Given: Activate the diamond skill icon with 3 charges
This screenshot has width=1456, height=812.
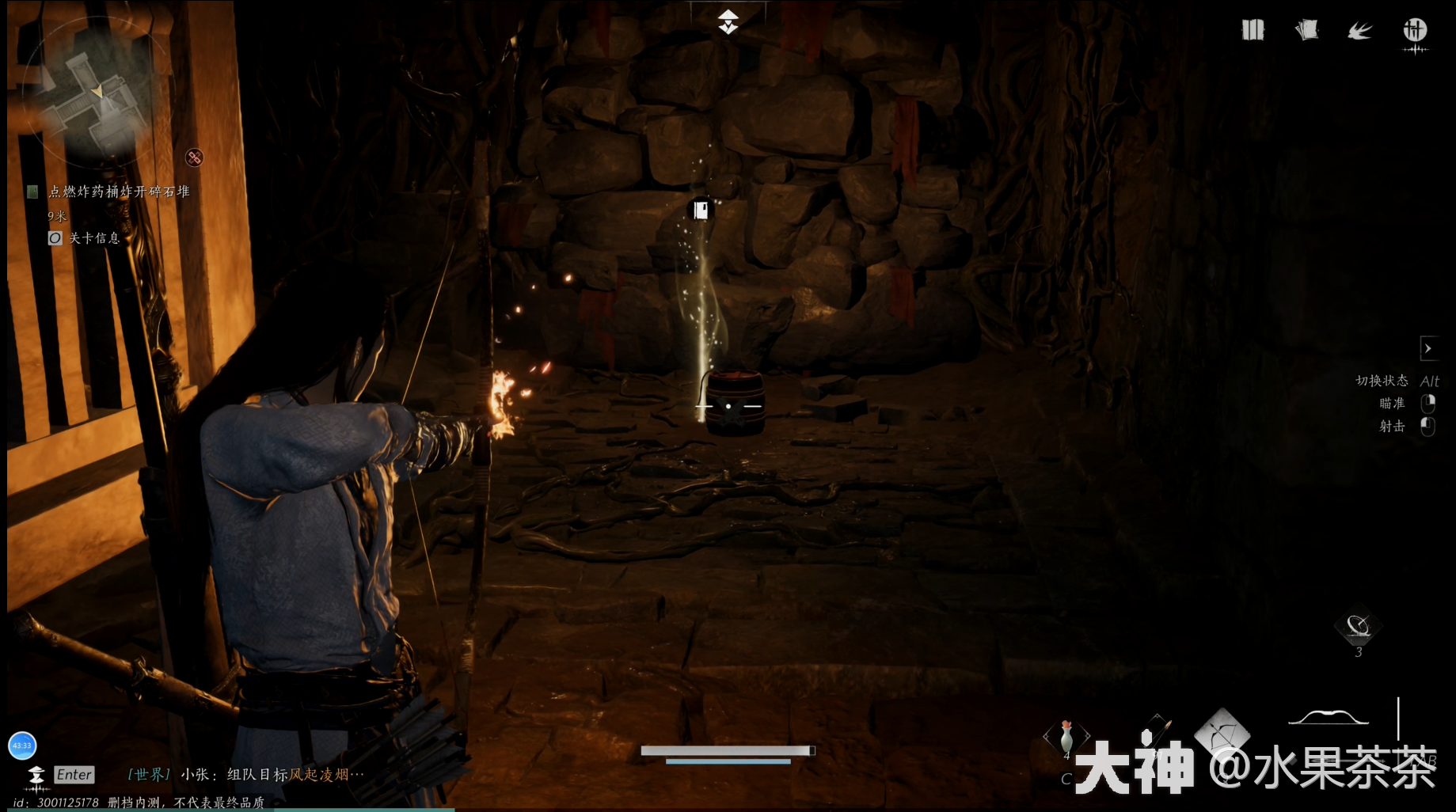Looking at the screenshot, I should (x=1358, y=627).
